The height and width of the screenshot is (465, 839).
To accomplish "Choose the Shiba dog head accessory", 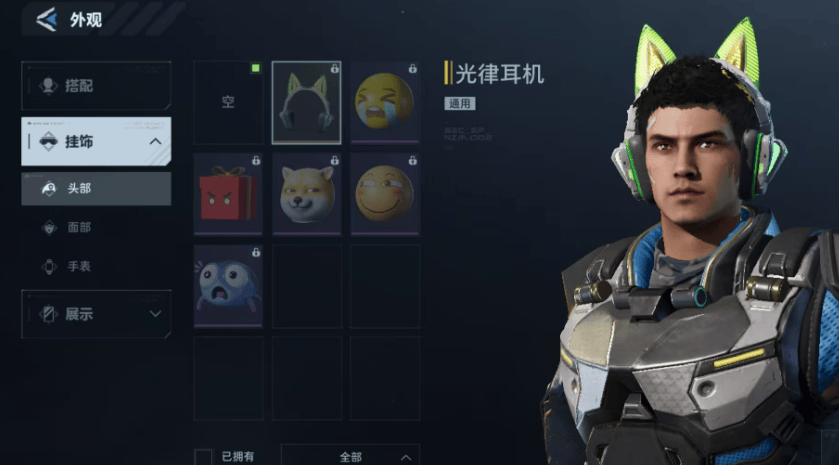I will pos(306,194).
